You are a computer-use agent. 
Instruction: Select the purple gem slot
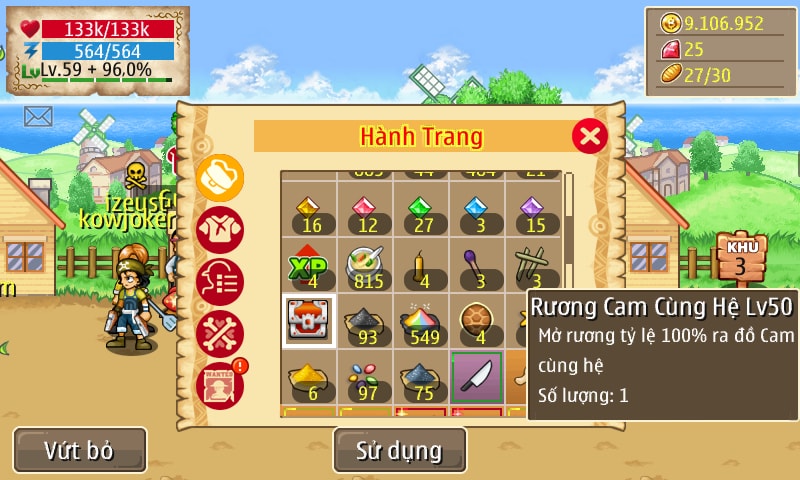point(533,211)
